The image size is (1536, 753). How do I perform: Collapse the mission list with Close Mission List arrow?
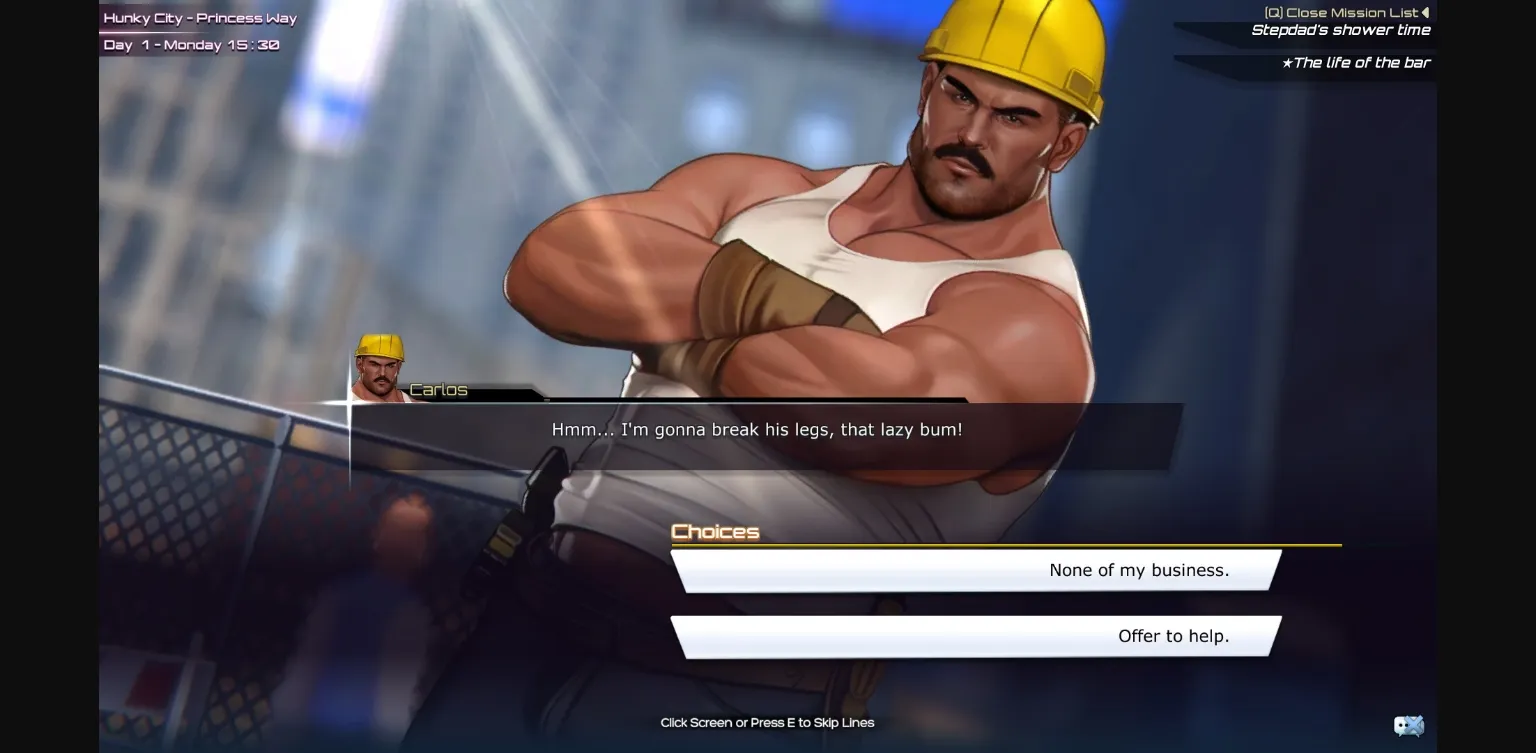[1427, 12]
